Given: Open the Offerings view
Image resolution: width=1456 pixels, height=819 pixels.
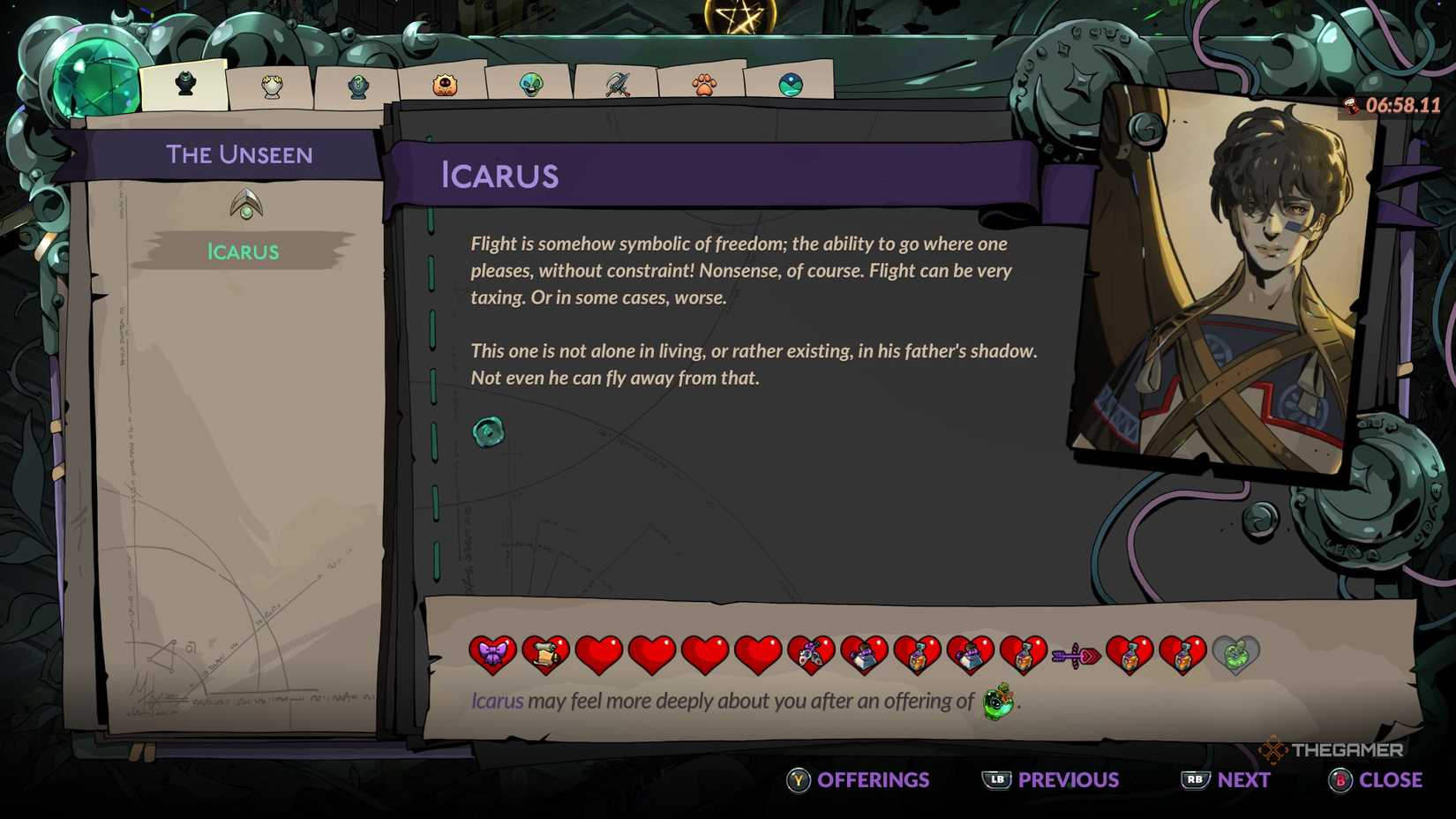Looking at the screenshot, I should pos(858,780).
